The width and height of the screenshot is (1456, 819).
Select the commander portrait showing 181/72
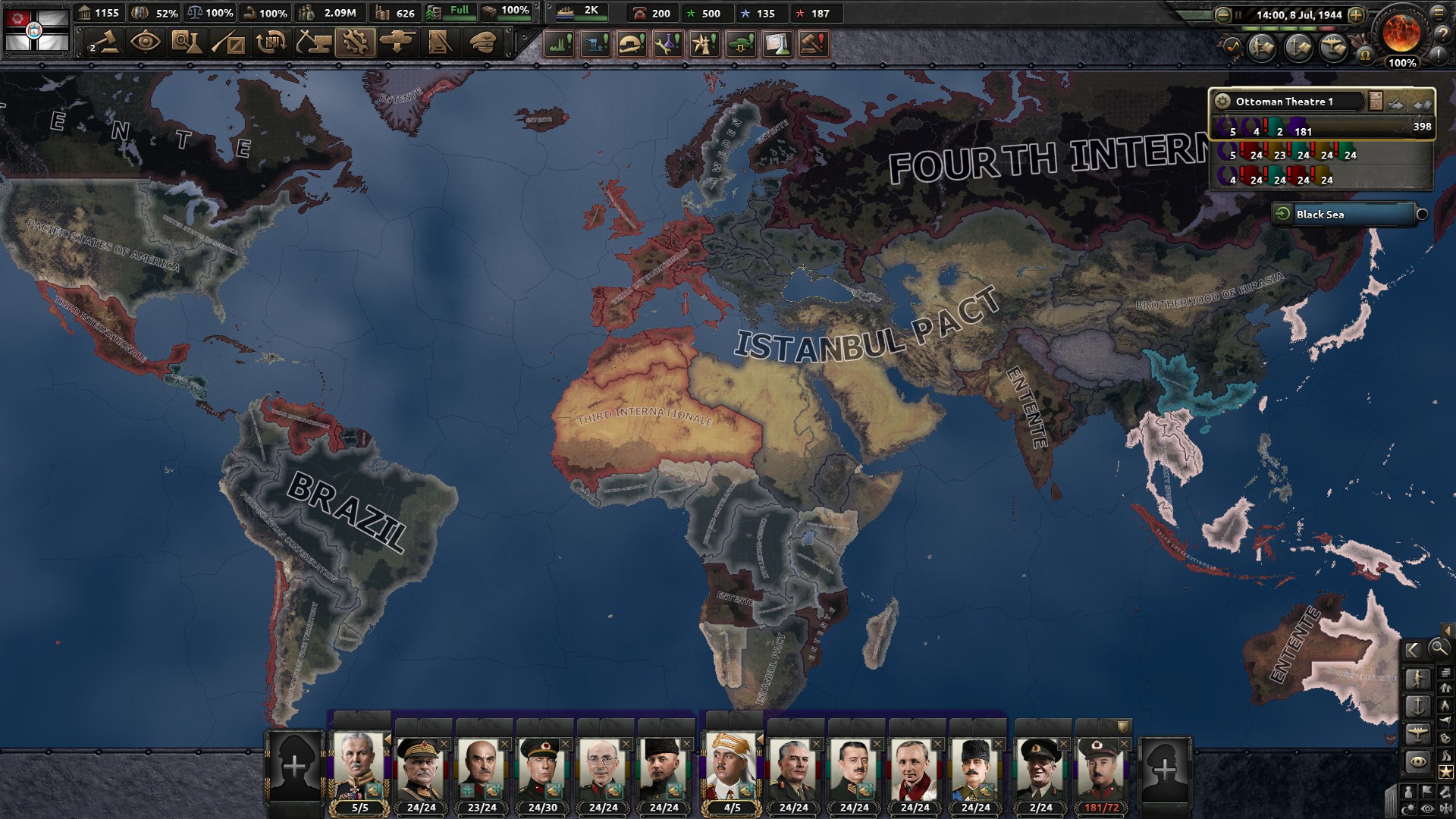(1101, 770)
